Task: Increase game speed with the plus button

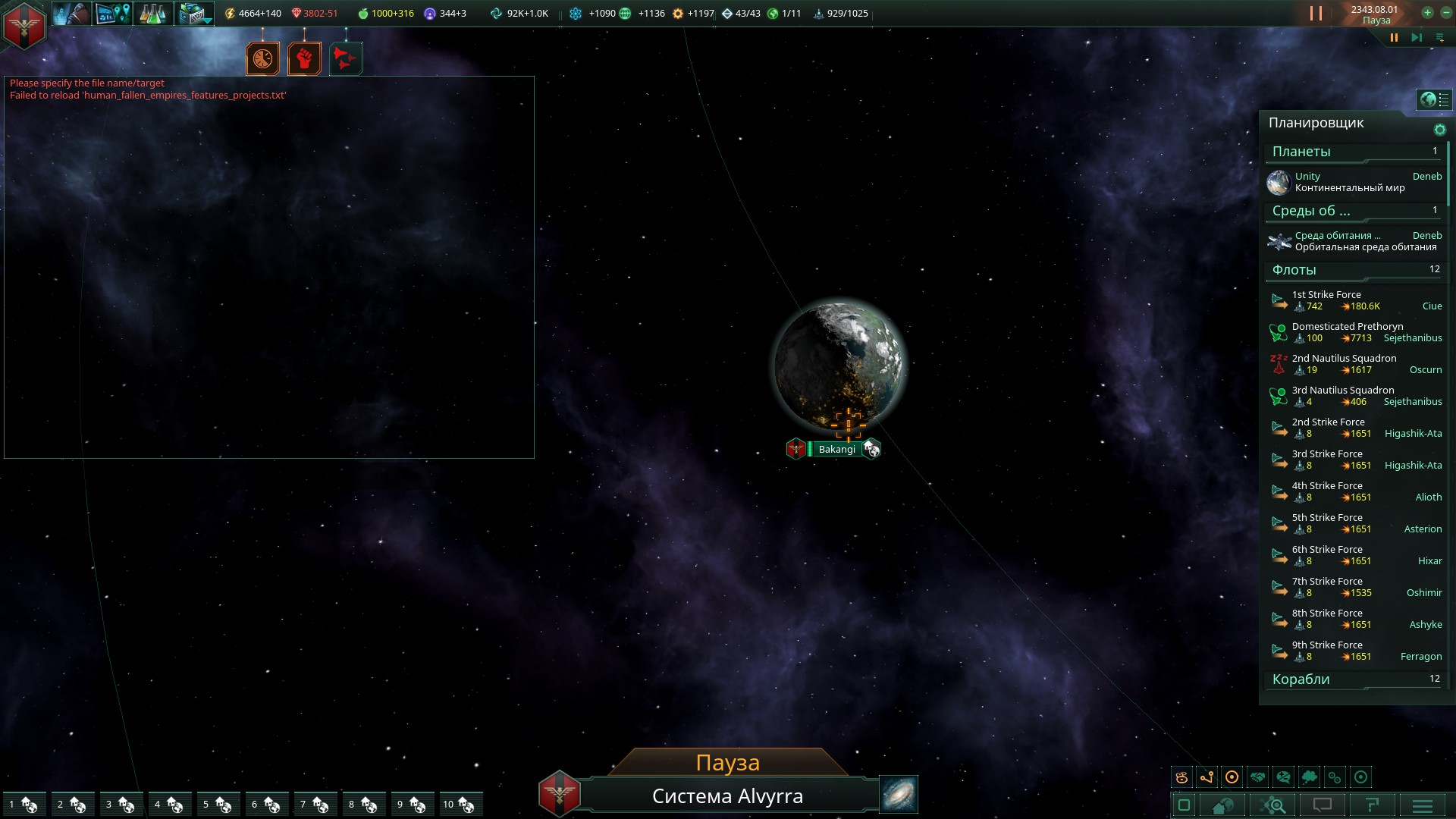Action: click(1427, 13)
